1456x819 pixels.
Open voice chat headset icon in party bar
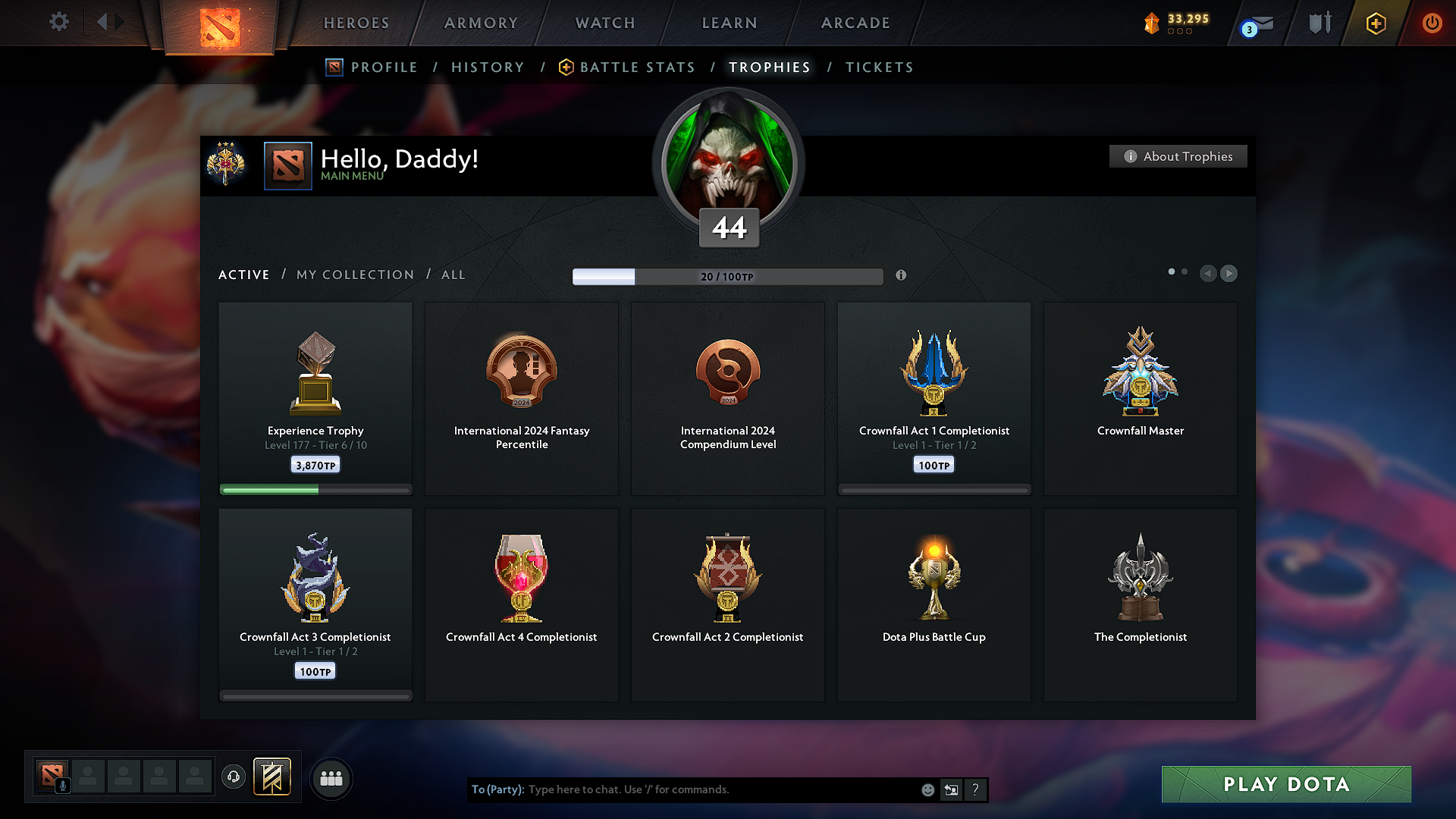(233, 778)
